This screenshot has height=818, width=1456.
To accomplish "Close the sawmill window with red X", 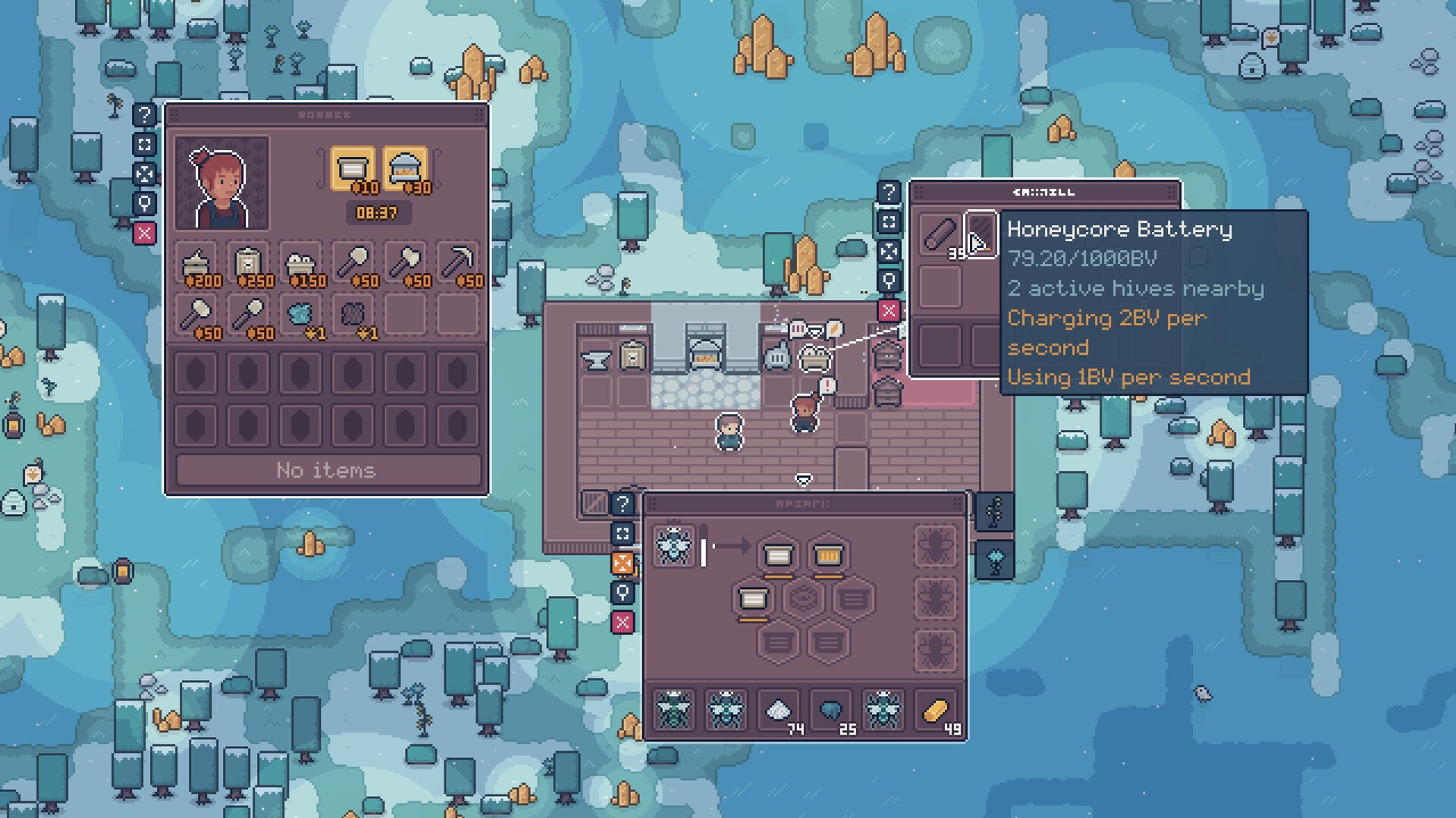I will 889,310.
